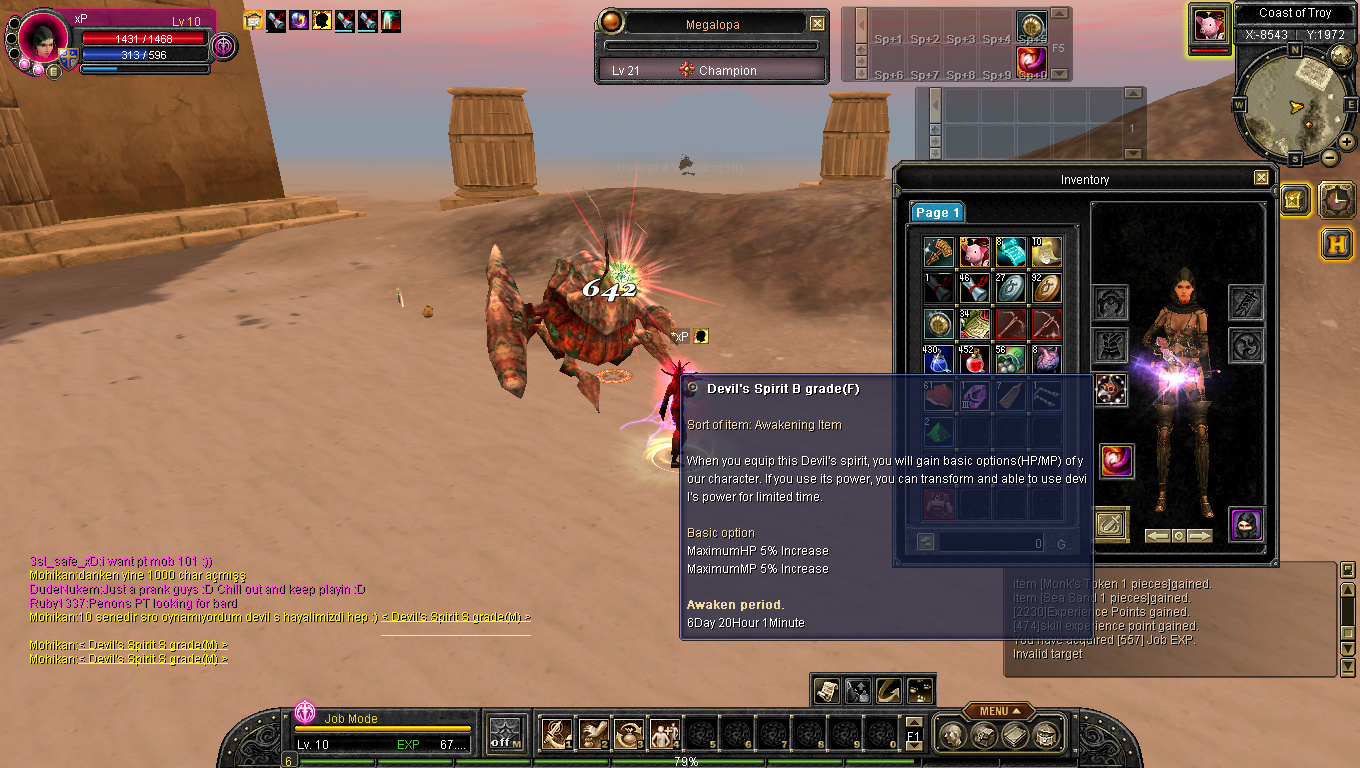Viewport: 1360px width, 768px height.
Task: Open the yellow H help button
Action: point(1337,243)
